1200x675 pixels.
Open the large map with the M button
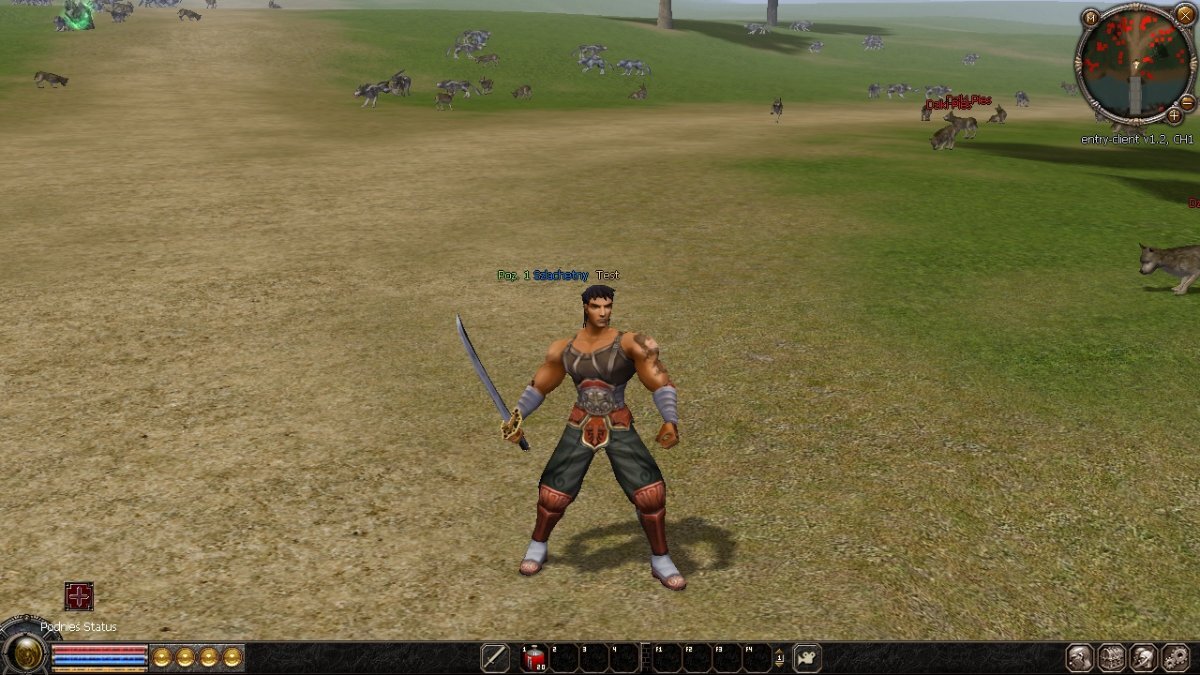coord(1090,17)
